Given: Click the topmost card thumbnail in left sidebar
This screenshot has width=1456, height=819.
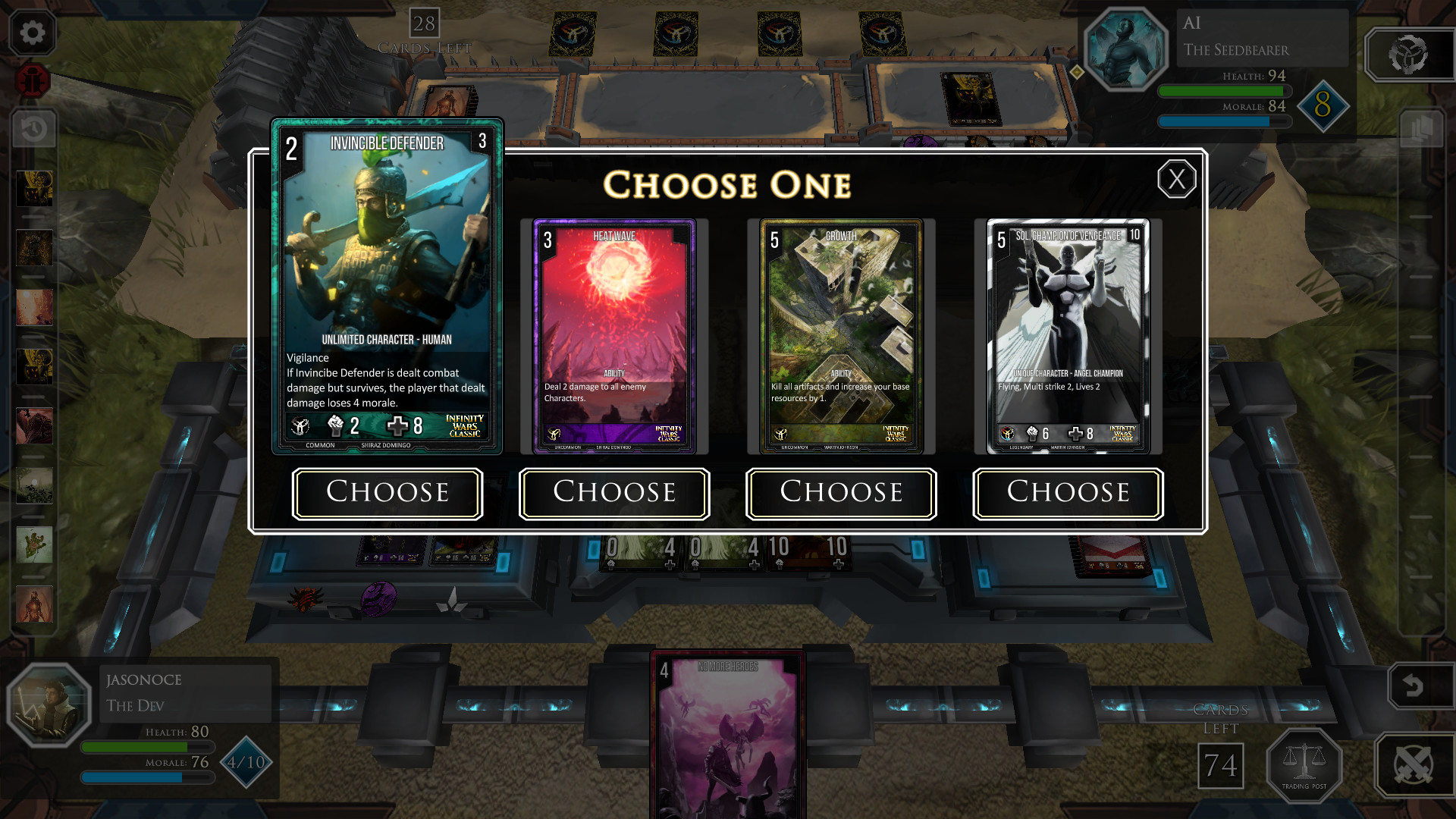Looking at the screenshot, I should (x=33, y=188).
